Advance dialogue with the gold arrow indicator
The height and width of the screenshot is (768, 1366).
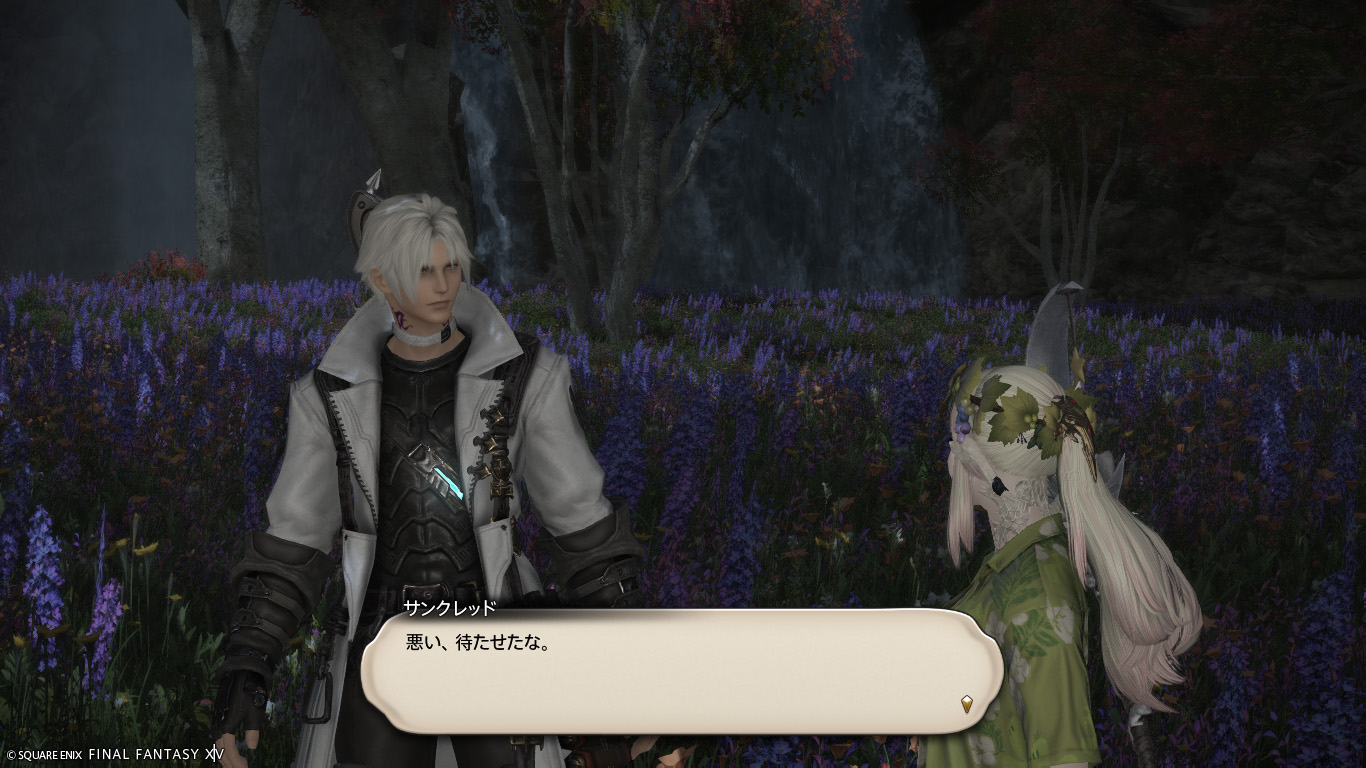pyautogui.click(x=966, y=704)
